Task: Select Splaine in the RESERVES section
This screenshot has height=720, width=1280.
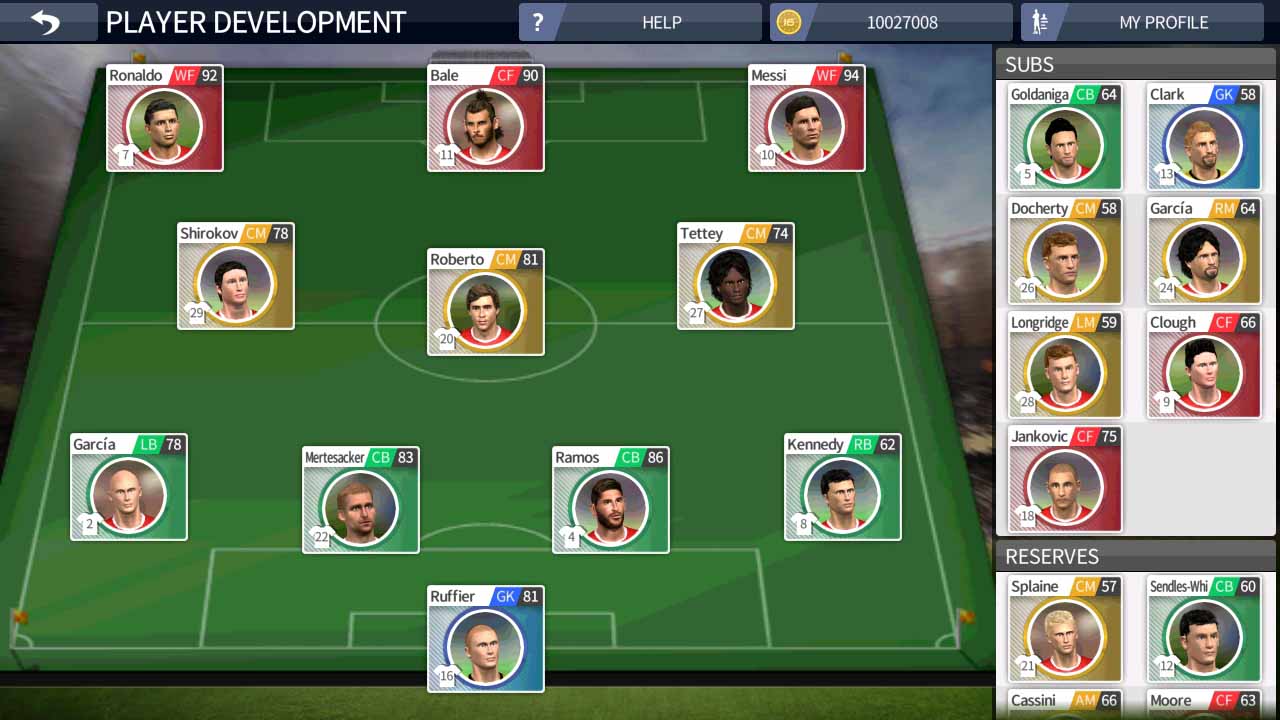Action: pos(1065,630)
